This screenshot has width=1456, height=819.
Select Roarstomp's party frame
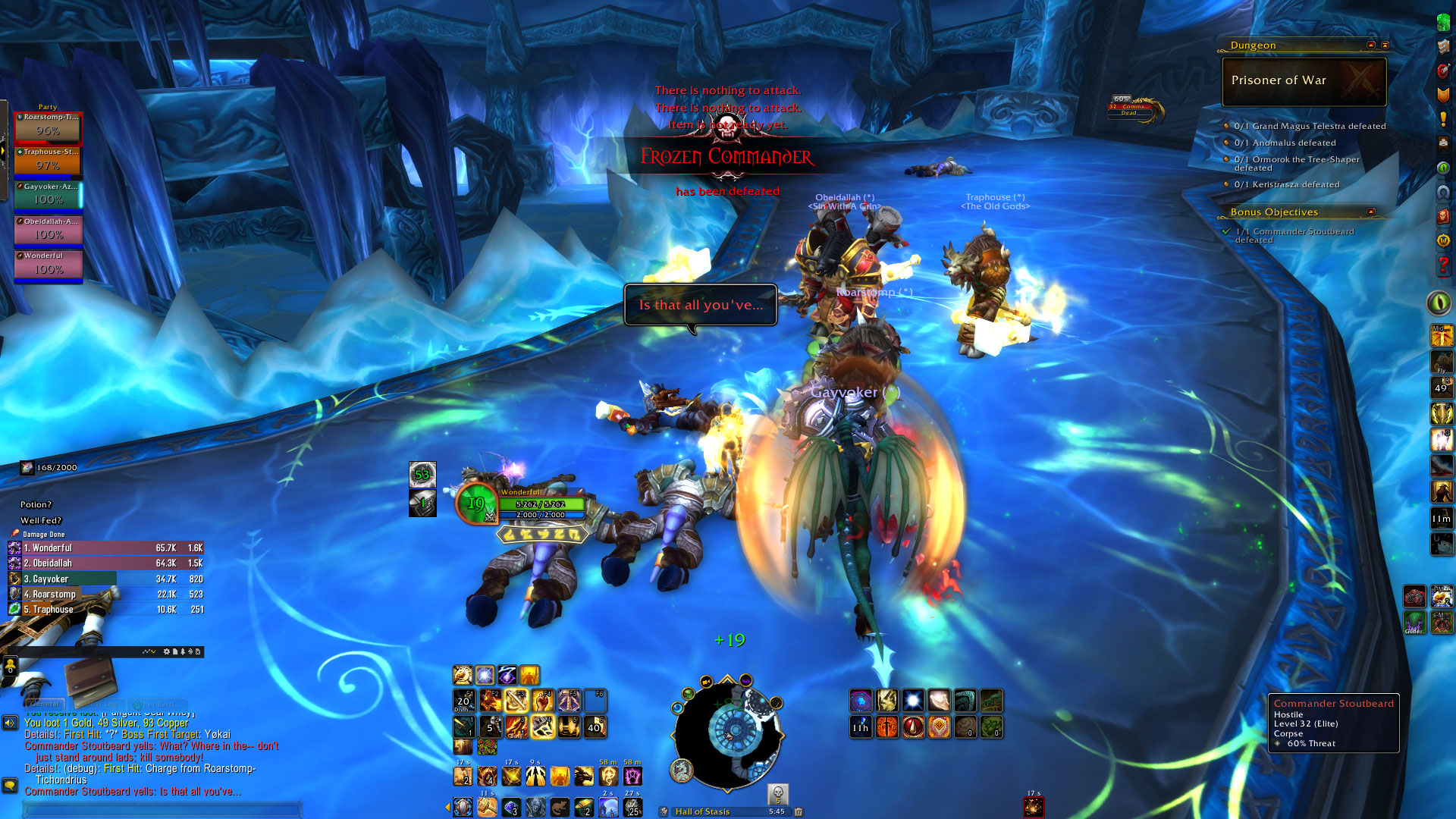tap(48, 128)
